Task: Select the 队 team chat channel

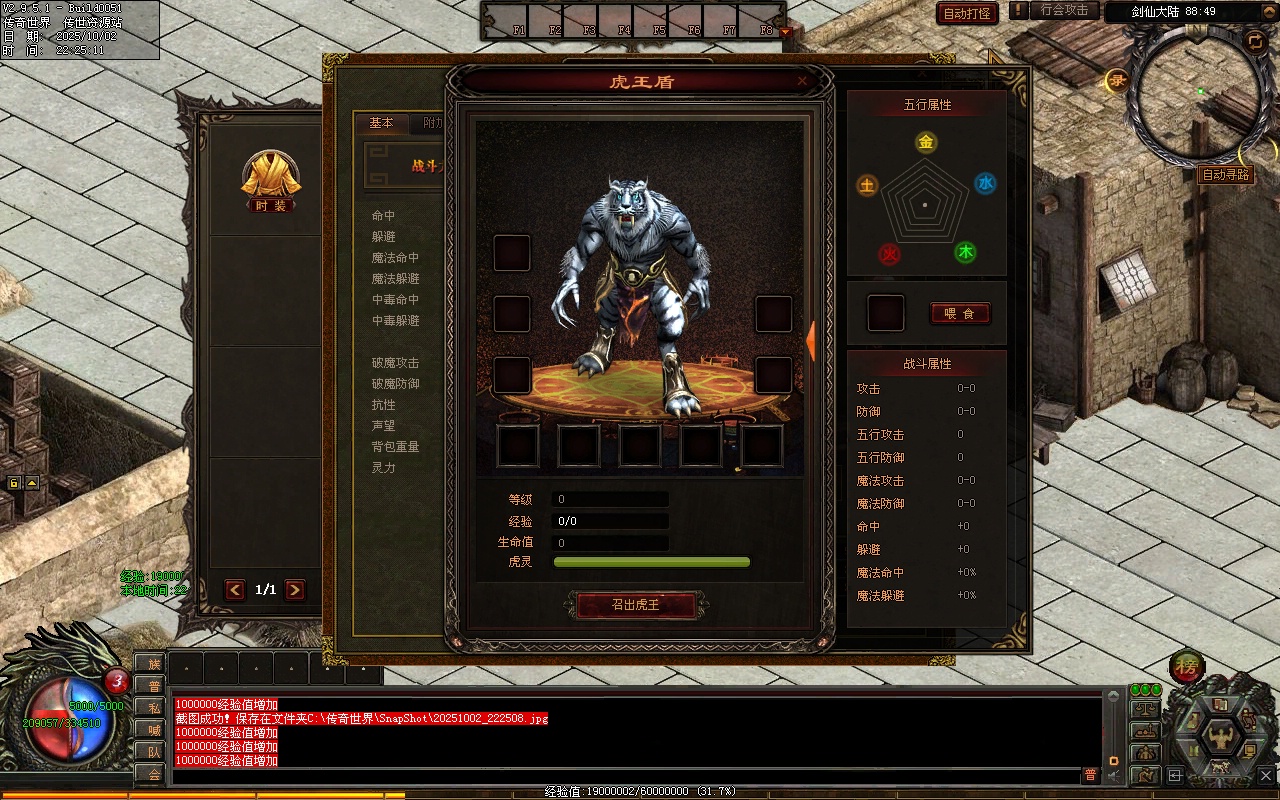Action: pos(153,752)
